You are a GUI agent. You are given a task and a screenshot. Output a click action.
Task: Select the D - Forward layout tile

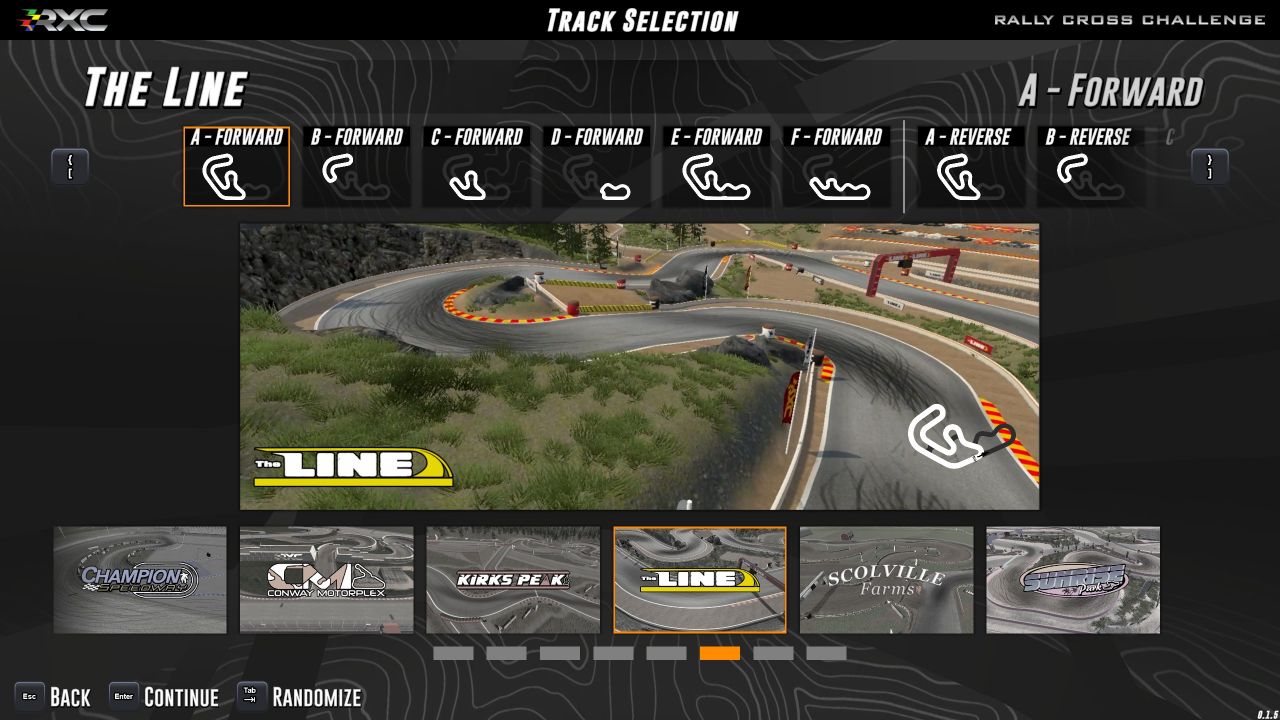(x=596, y=167)
